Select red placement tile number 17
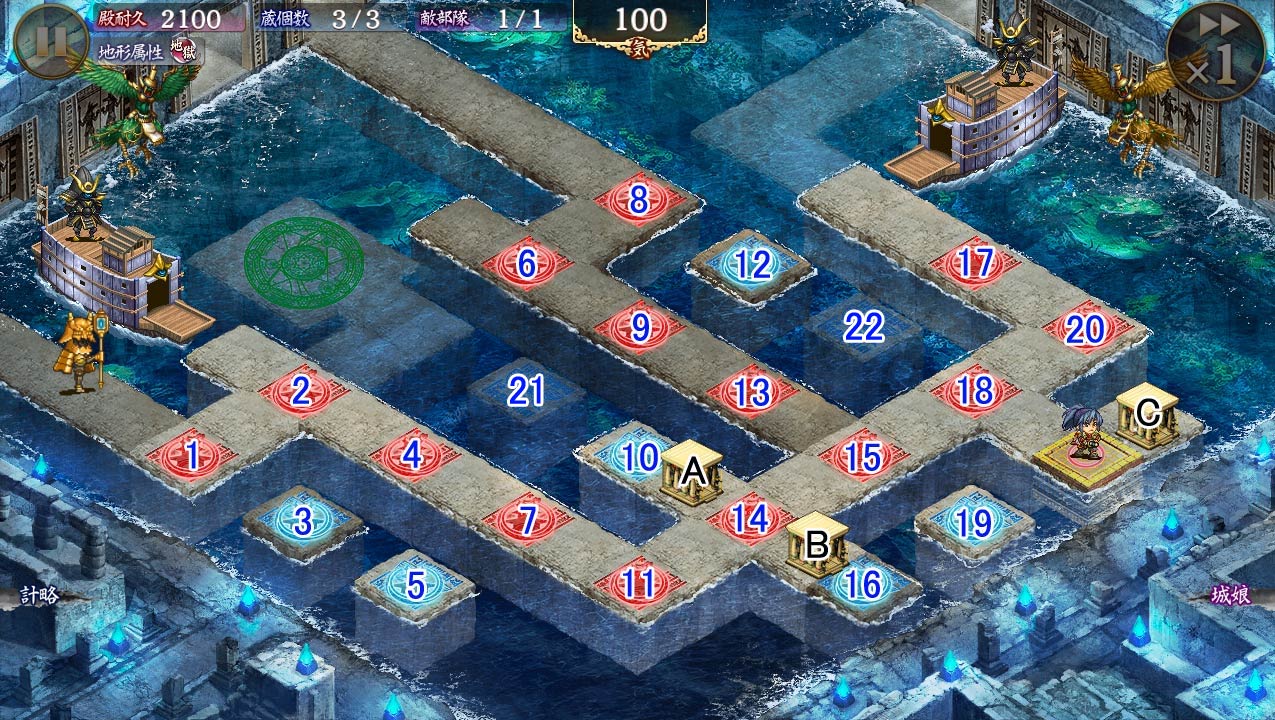Image resolution: width=1275 pixels, height=720 pixels. [x=975, y=264]
